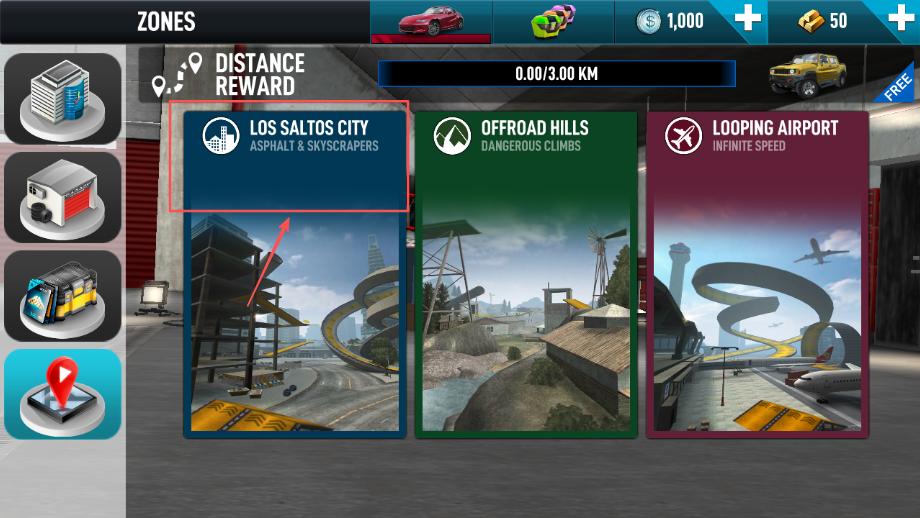The height and width of the screenshot is (518, 920).
Task: Open the card packs crate sidebar button
Action: (x=62, y=295)
